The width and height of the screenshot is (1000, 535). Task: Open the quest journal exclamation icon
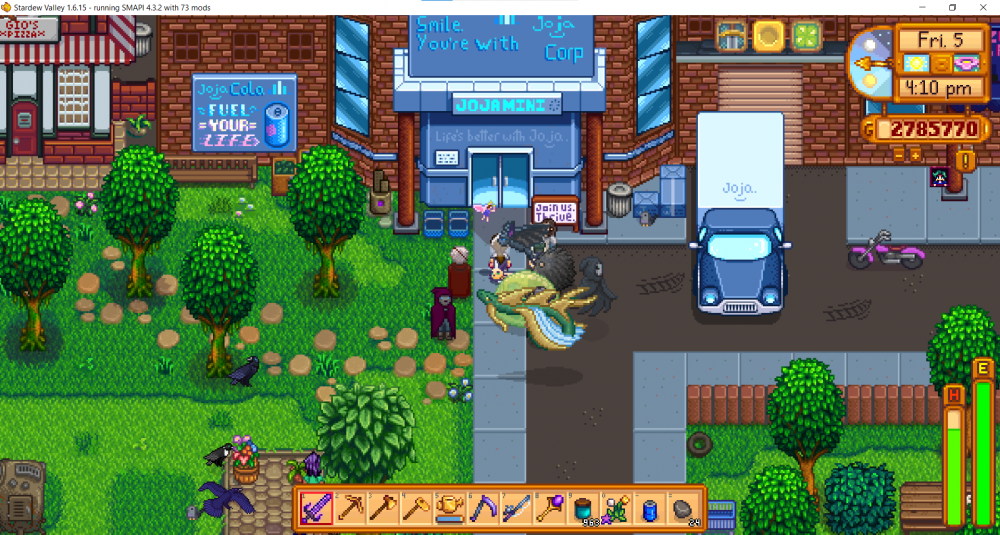pyautogui.click(x=965, y=160)
